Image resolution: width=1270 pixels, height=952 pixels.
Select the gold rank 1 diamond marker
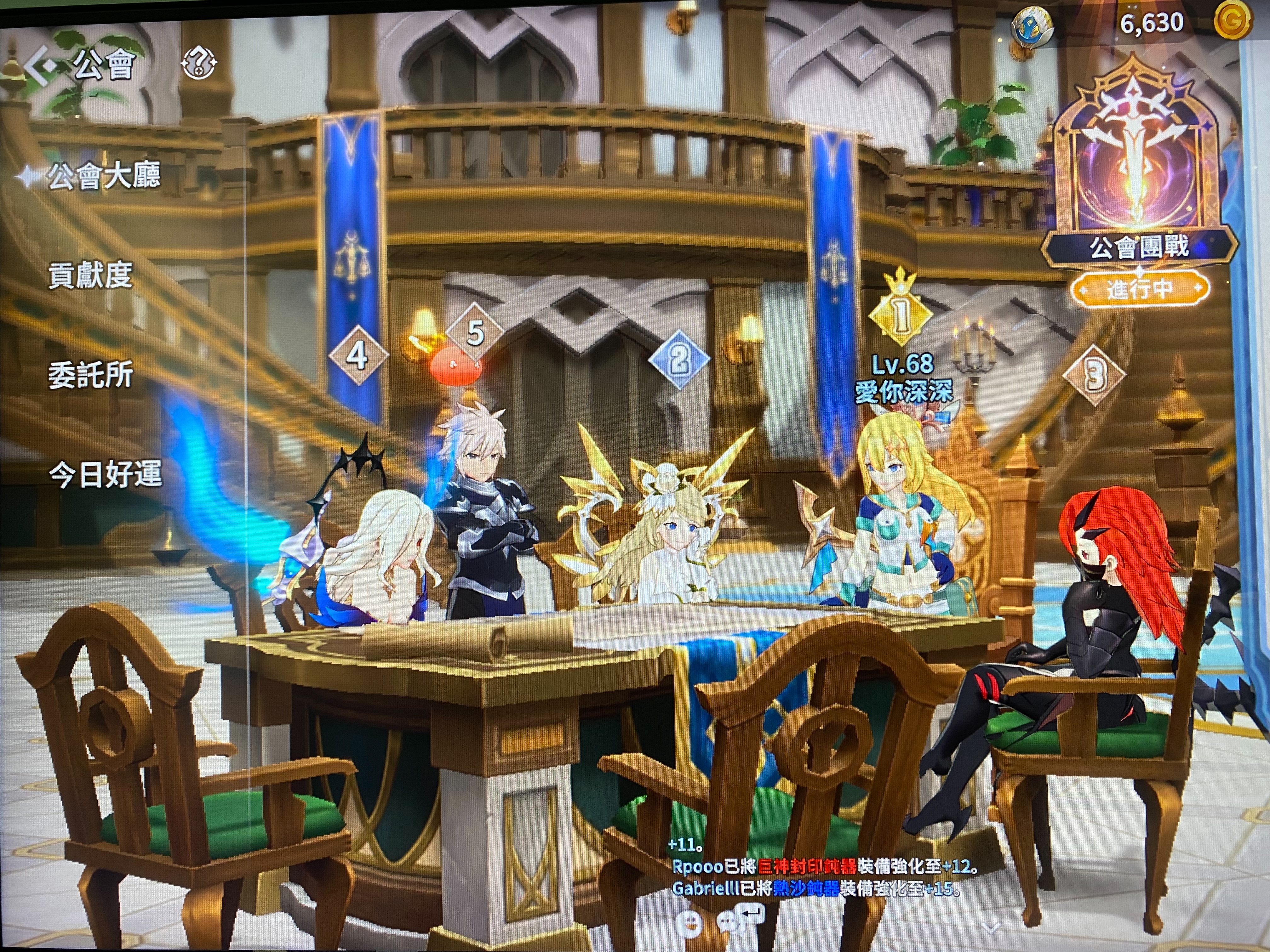(900, 314)
